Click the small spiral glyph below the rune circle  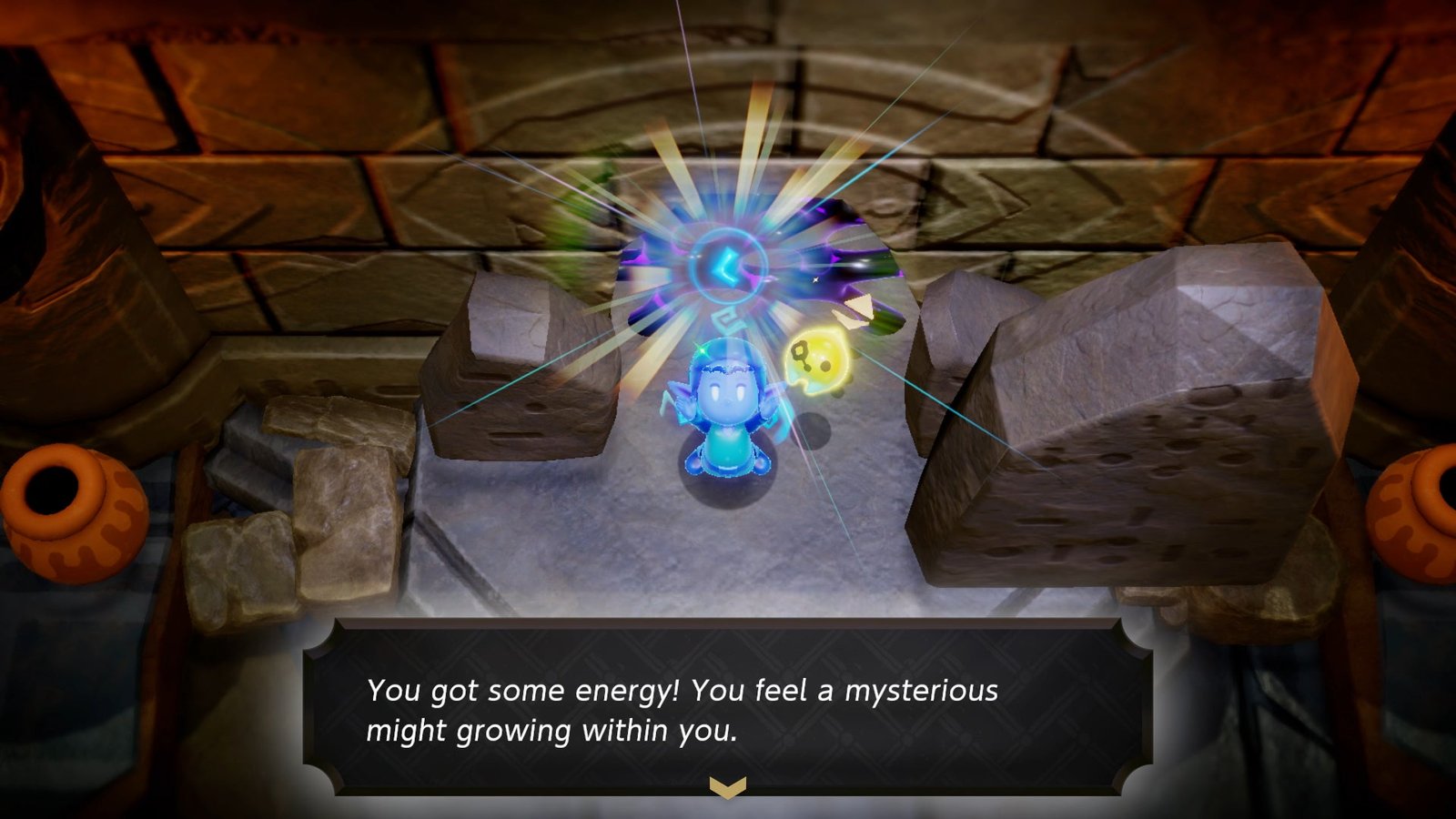(728, 317)
